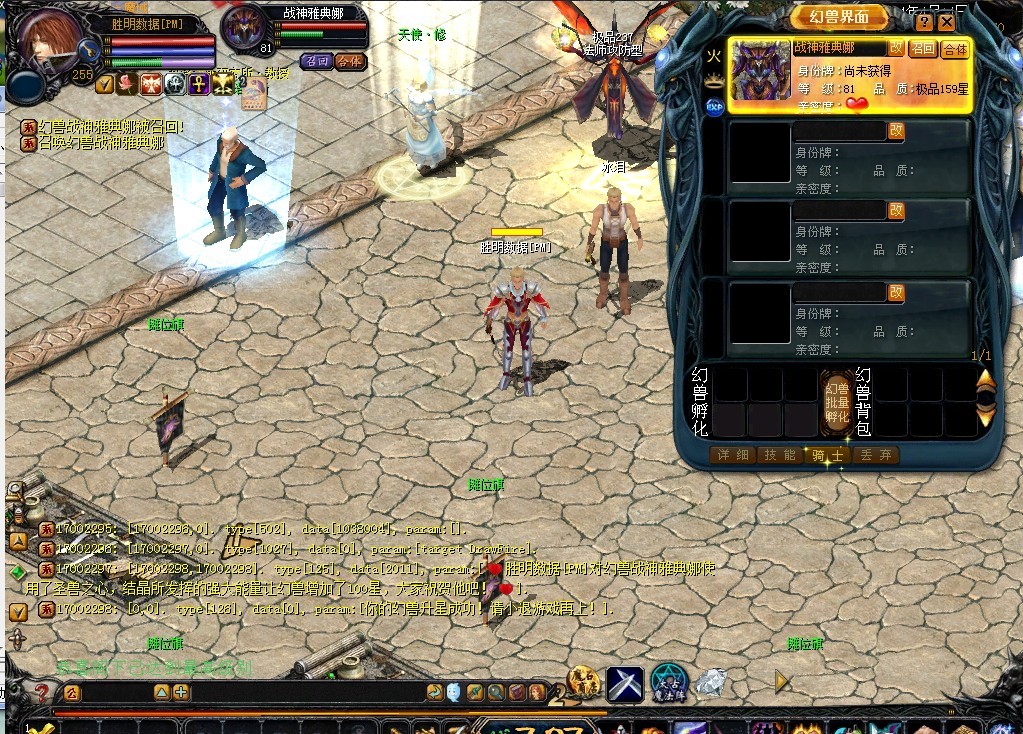Choose the 丢弃 discard tab
Image resolution: width=1023 pixels, height=734 pixels.
pyautogui.click(x=876, y=455)
